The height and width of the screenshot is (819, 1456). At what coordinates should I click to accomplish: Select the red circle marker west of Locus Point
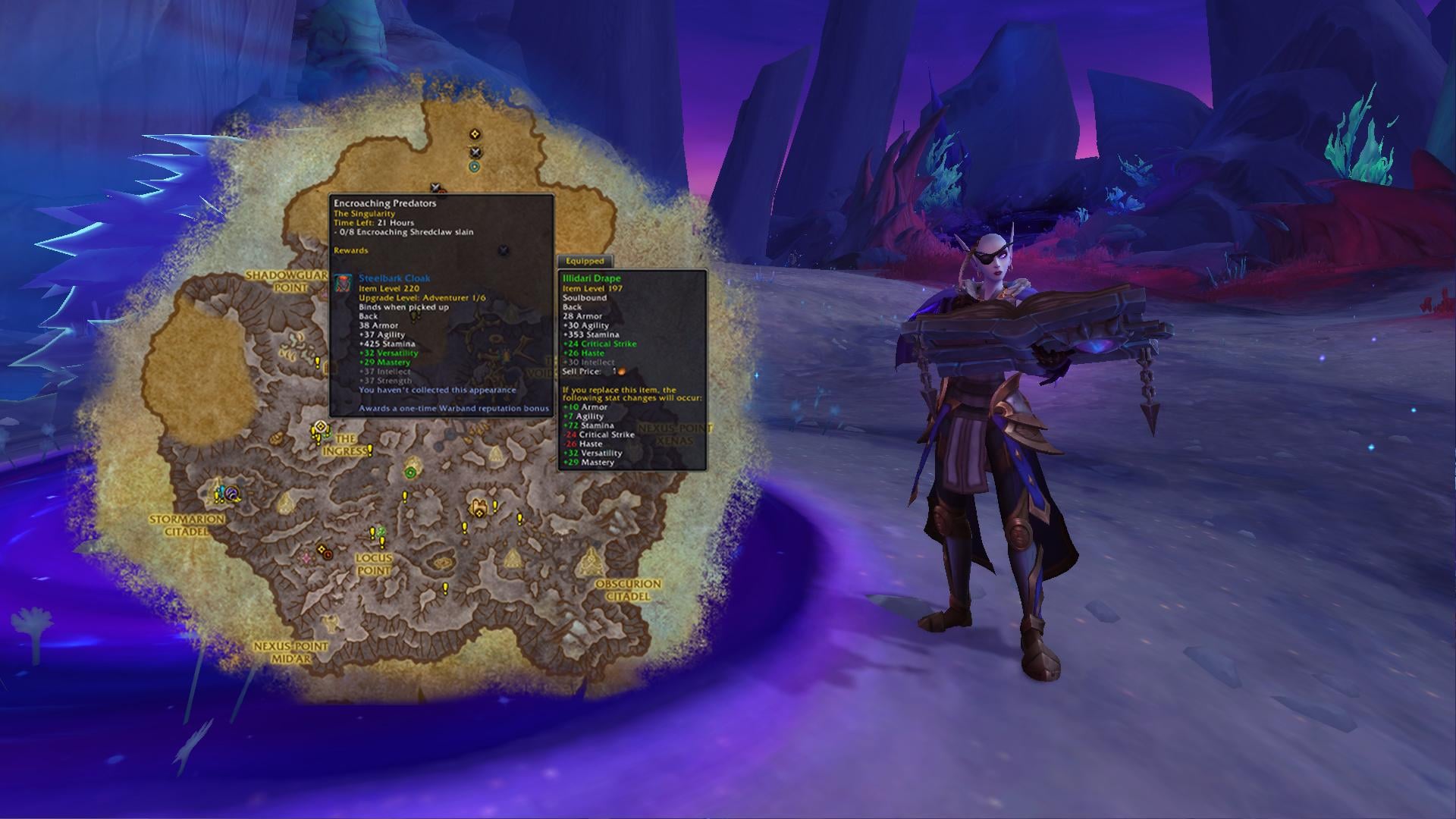tap(328, 554)
